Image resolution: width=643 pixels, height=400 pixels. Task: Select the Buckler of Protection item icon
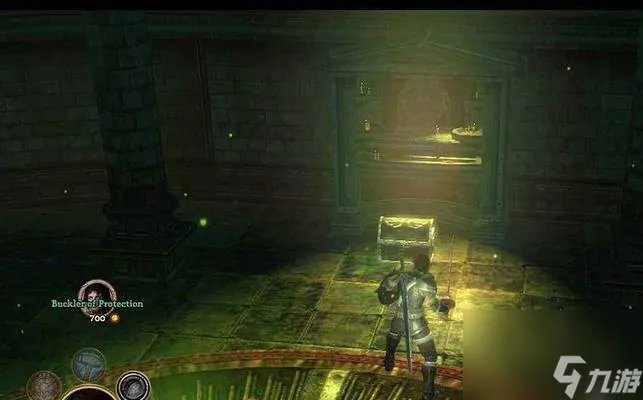click(97, 292)
